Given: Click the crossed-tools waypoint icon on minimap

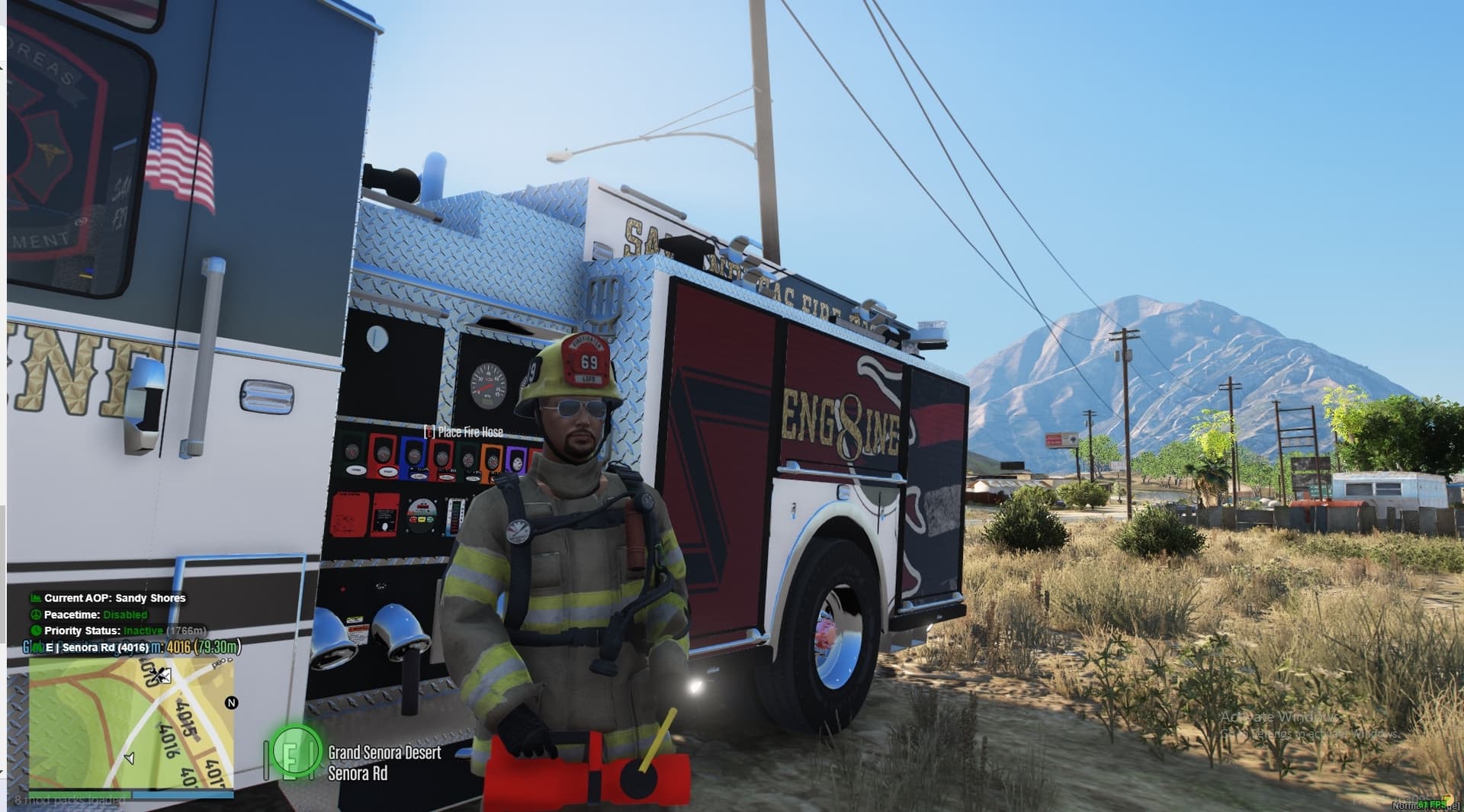Looking at the screenshot, I should pyautogui.click(x=158, y=675).
